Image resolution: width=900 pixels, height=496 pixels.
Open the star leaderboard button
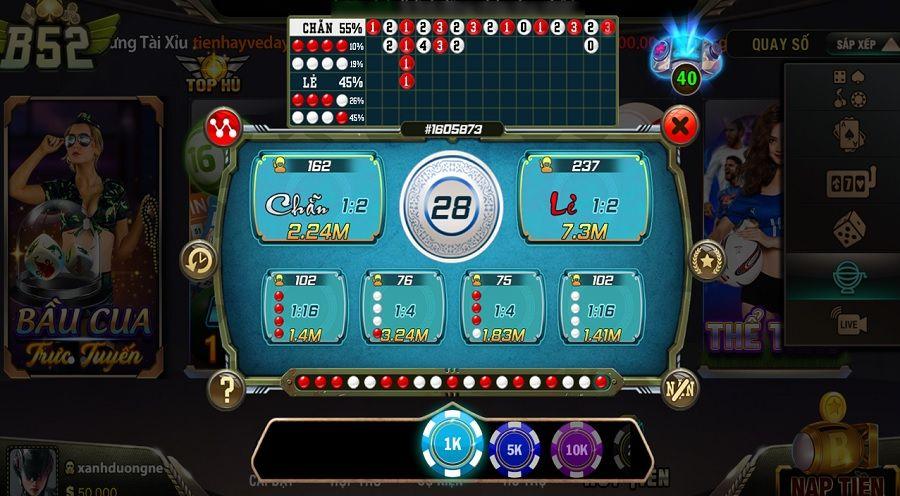click(709, 261)
